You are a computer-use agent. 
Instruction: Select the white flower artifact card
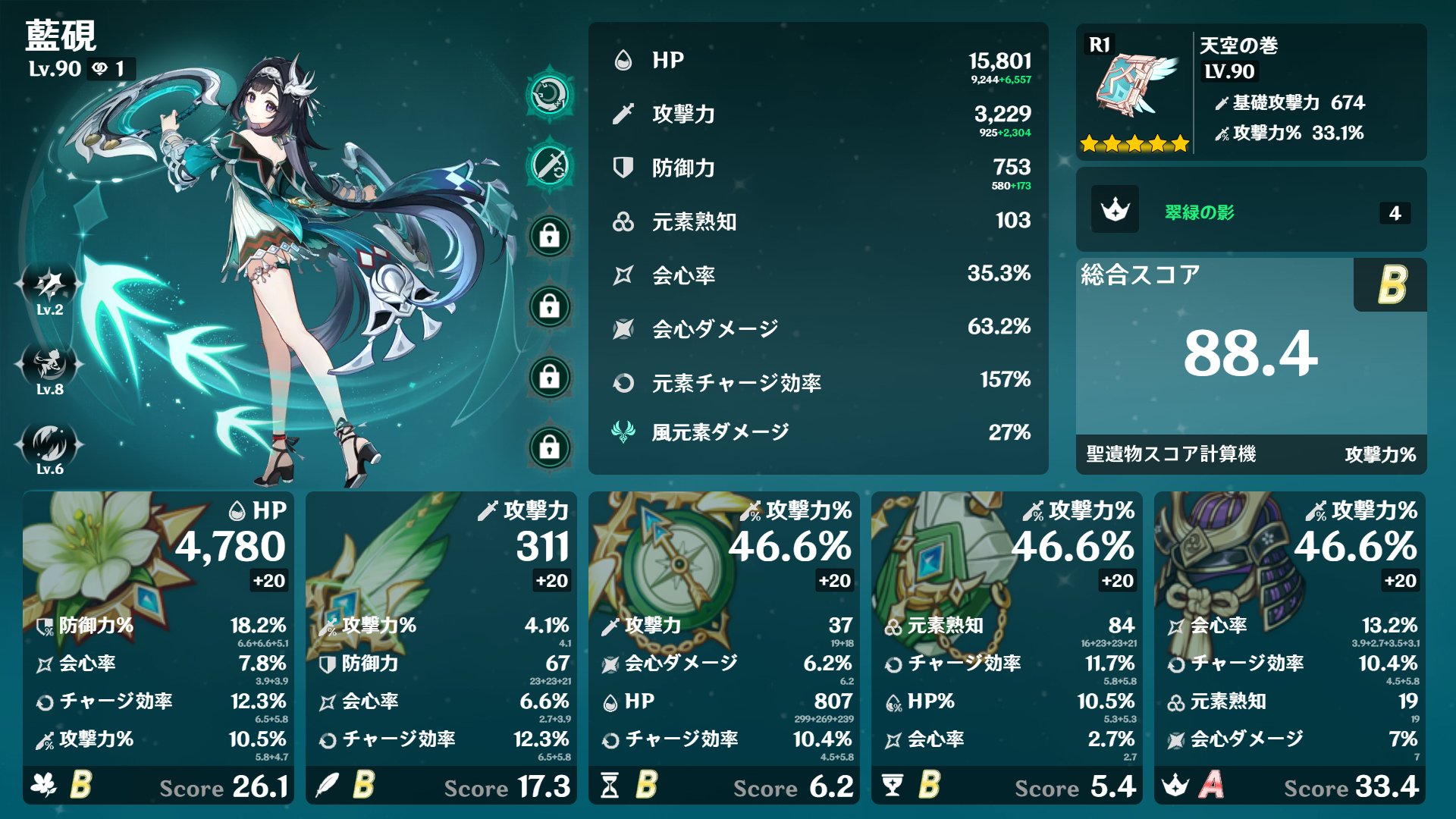click(158, 647)
